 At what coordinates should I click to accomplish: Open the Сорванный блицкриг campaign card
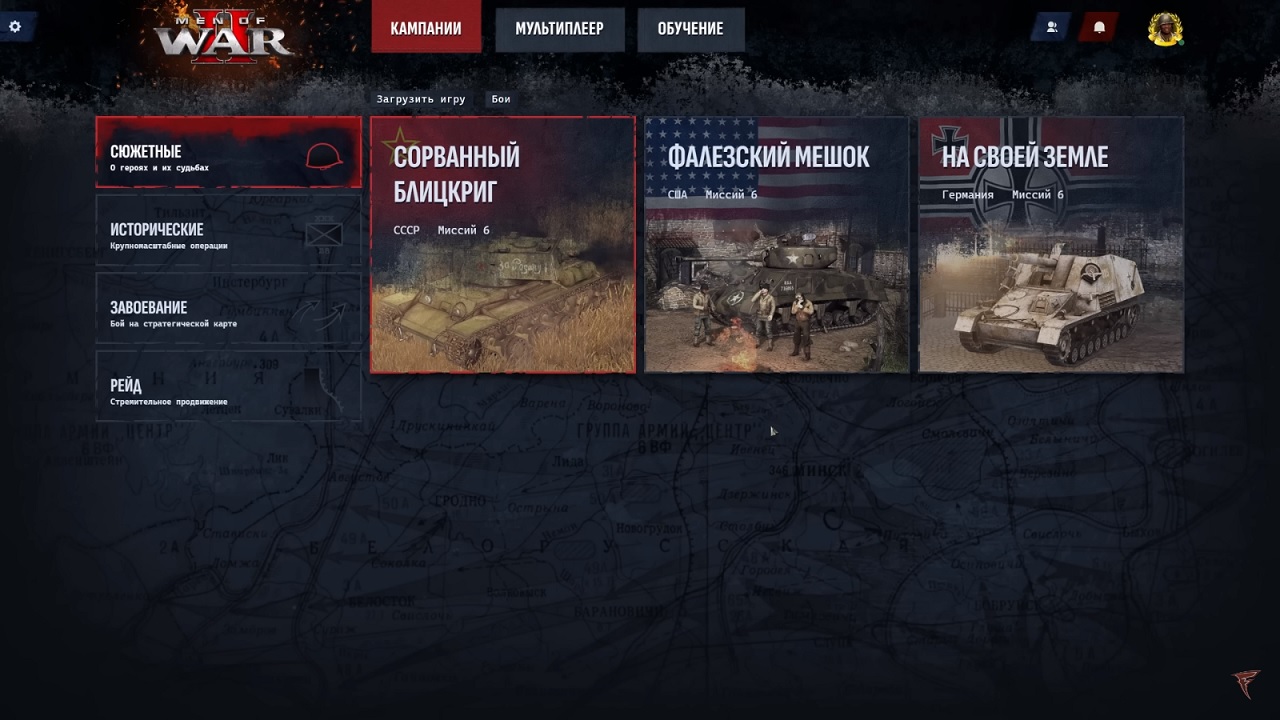(x=502, y=244)
